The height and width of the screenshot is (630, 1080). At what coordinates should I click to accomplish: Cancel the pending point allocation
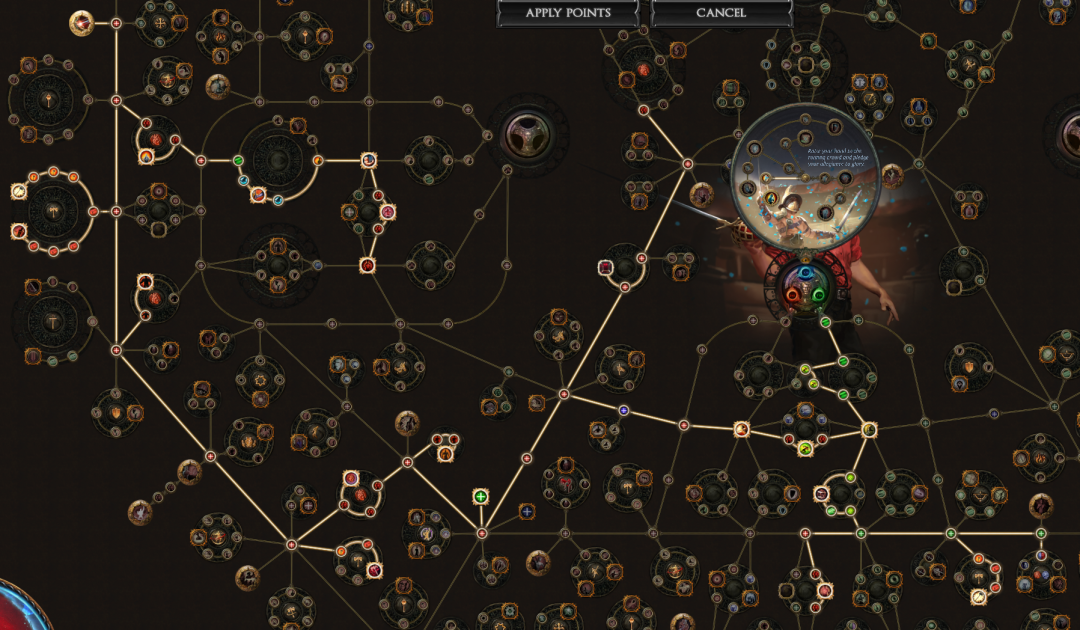coord(720,13)
